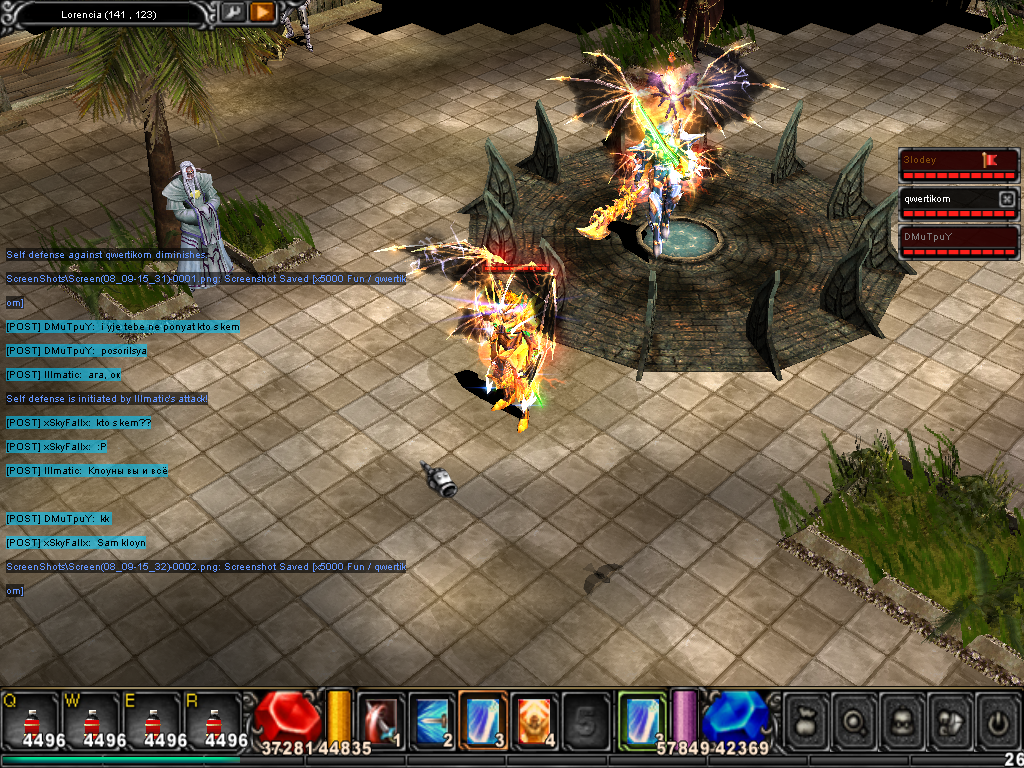Activate the orange buff skill in slot 4

pos(534,719)
